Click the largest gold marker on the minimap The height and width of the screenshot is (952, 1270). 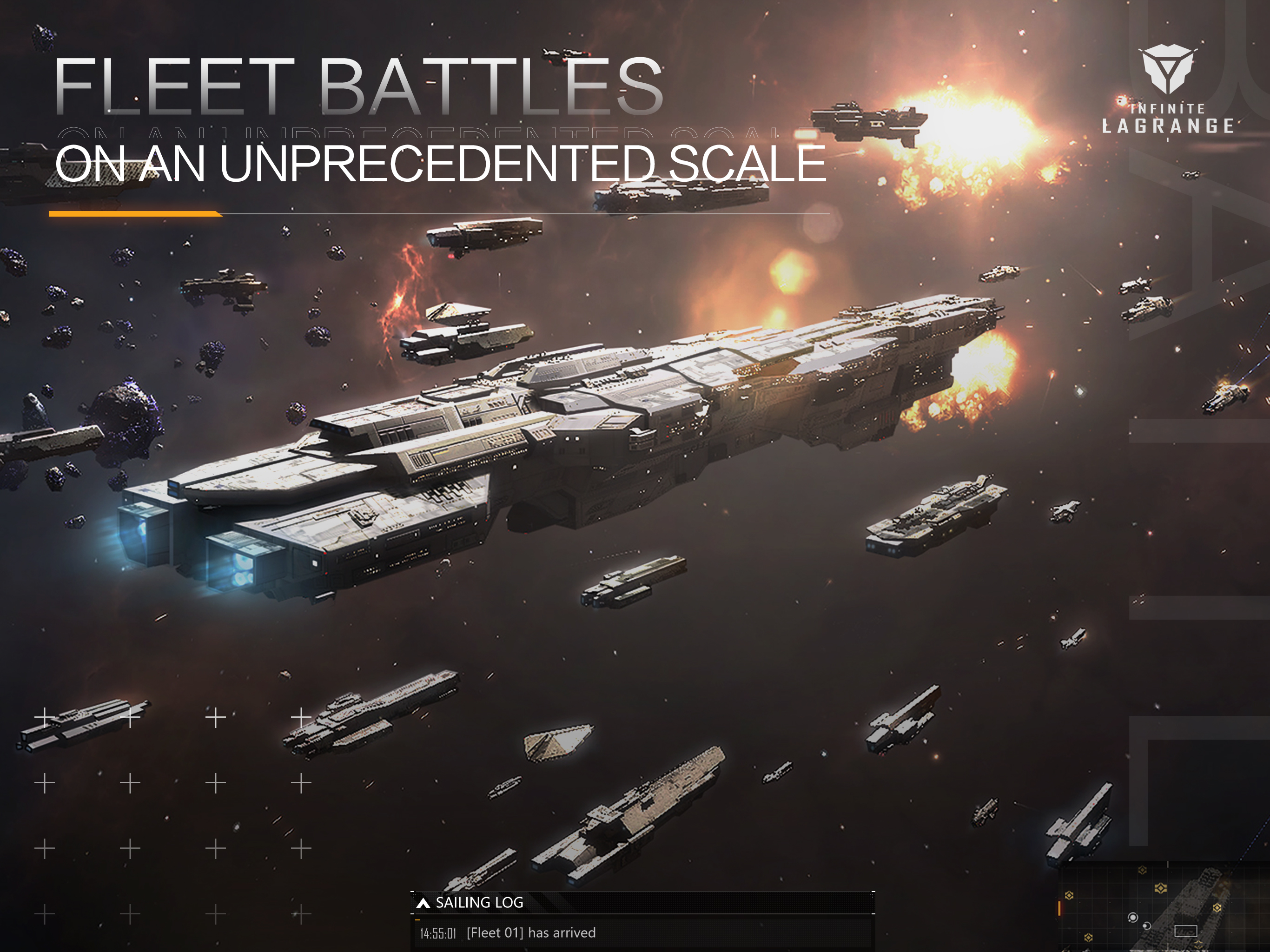coord(1160,888)
